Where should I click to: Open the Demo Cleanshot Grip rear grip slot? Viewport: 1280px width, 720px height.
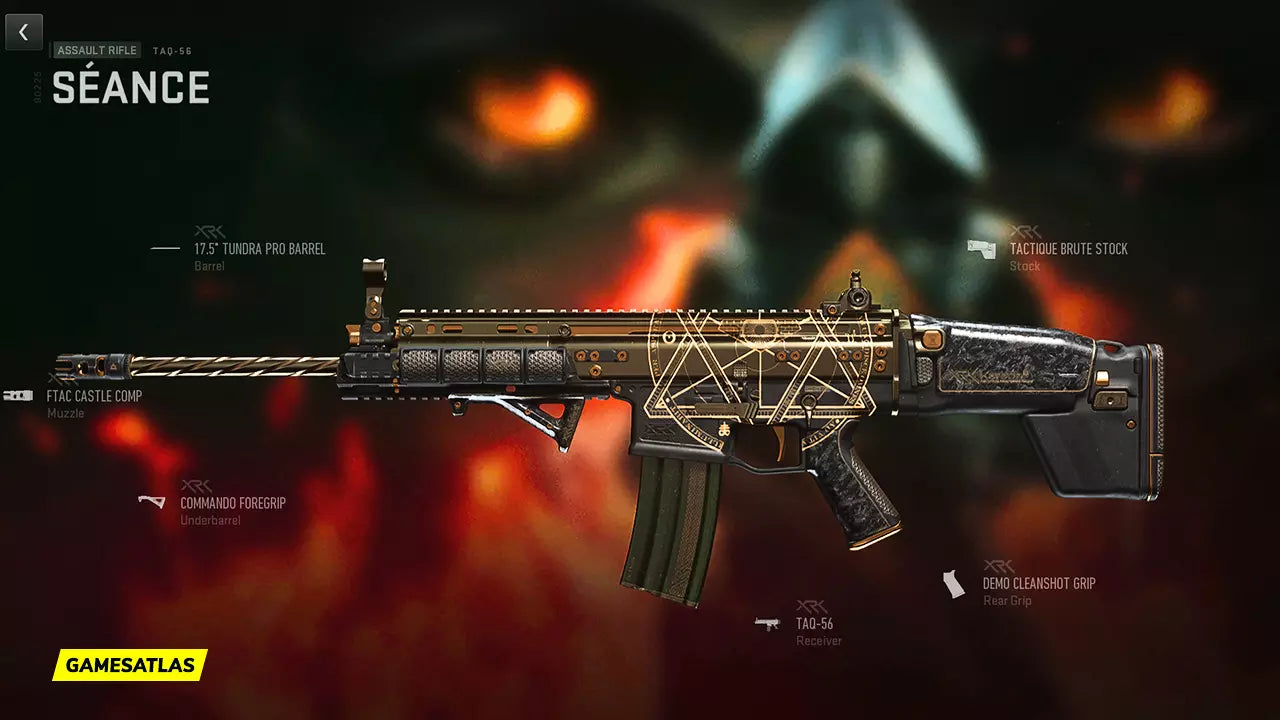coord(1038,583)
